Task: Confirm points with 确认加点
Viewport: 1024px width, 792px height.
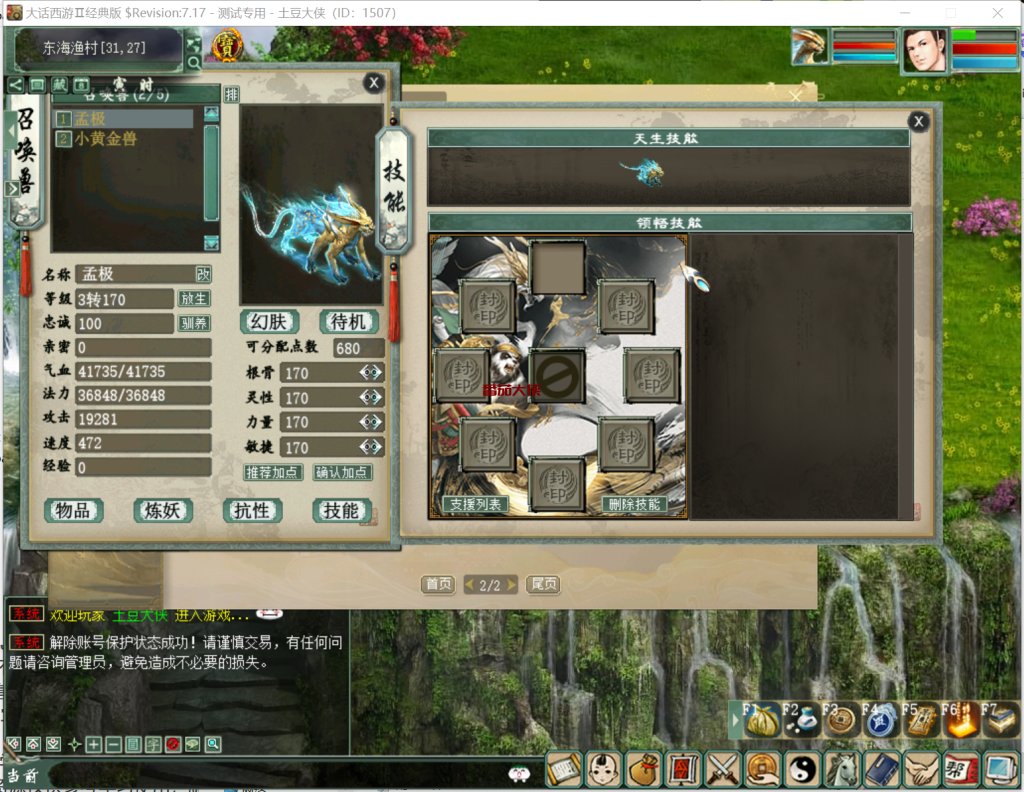Action: (x=341, y=472)
